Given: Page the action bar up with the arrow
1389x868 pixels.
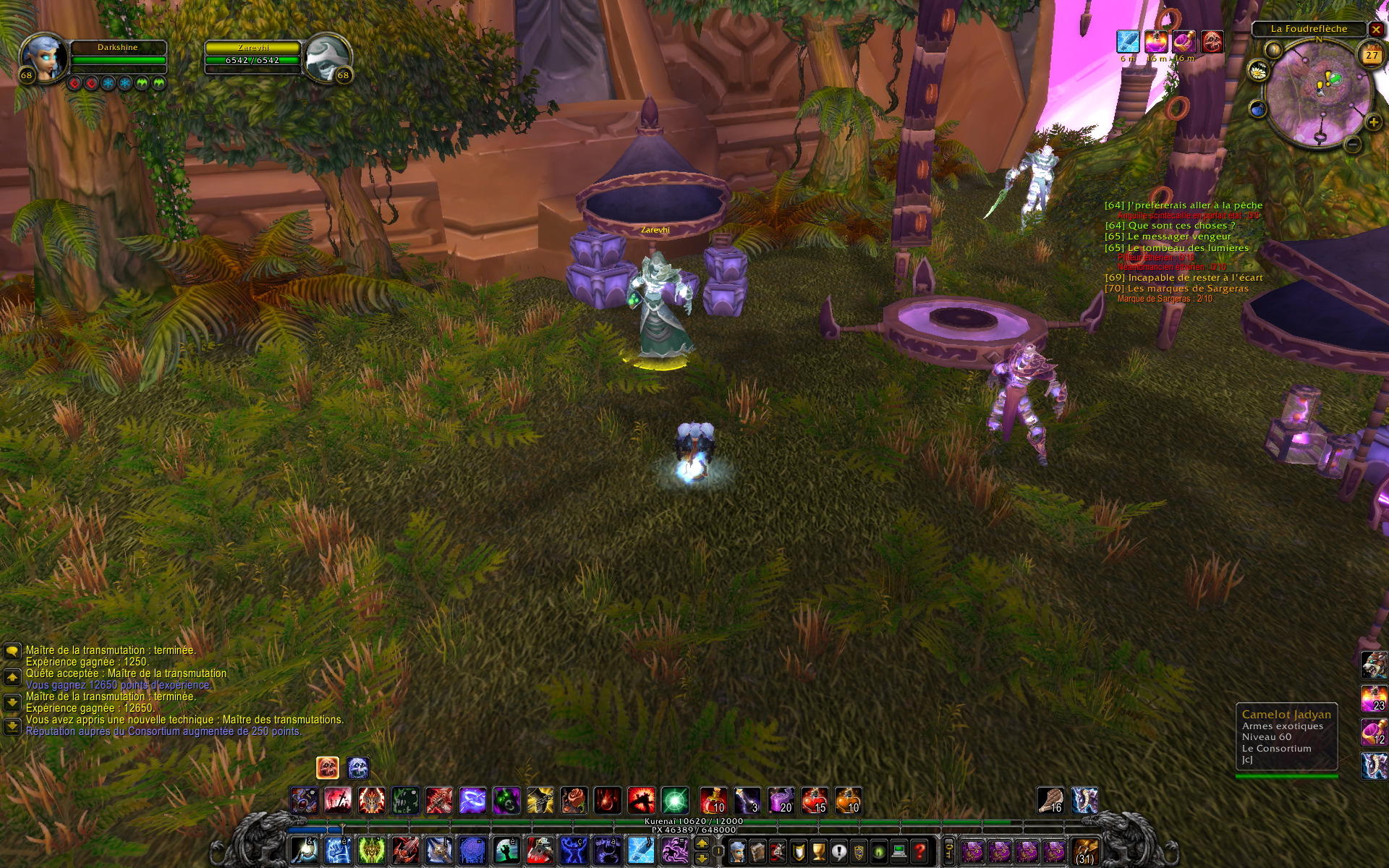Looking at the screenshot, I should 702,843.
